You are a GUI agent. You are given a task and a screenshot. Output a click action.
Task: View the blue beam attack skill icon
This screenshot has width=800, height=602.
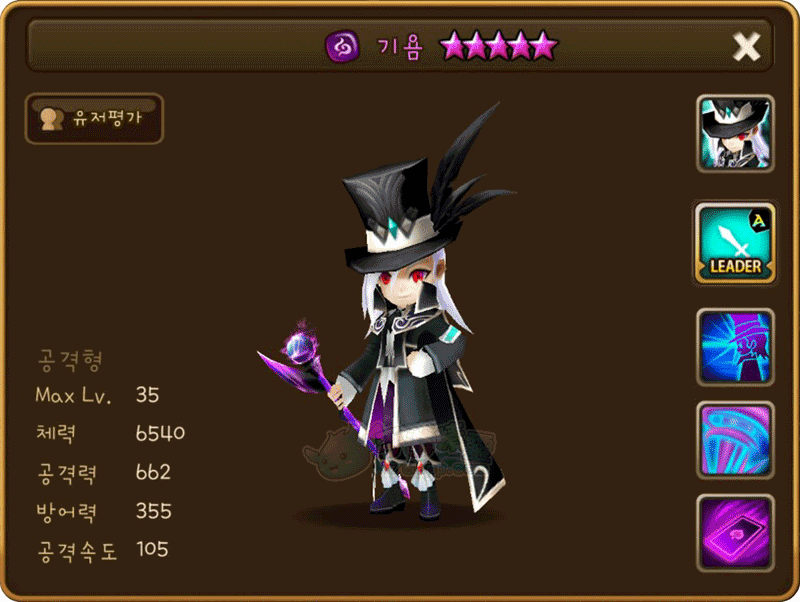pos(735,347)
